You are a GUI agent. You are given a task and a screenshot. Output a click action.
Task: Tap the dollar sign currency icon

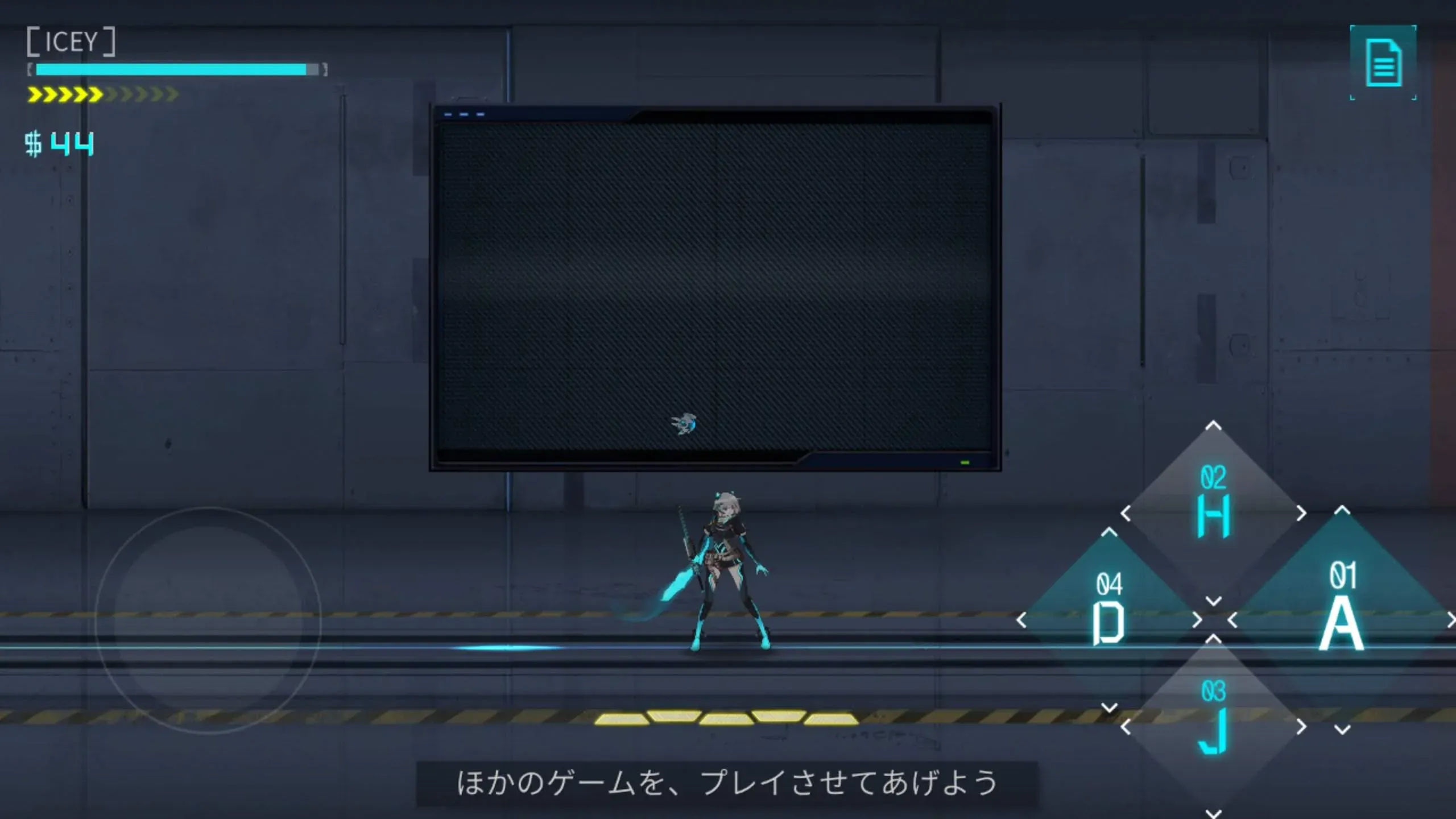32,142
